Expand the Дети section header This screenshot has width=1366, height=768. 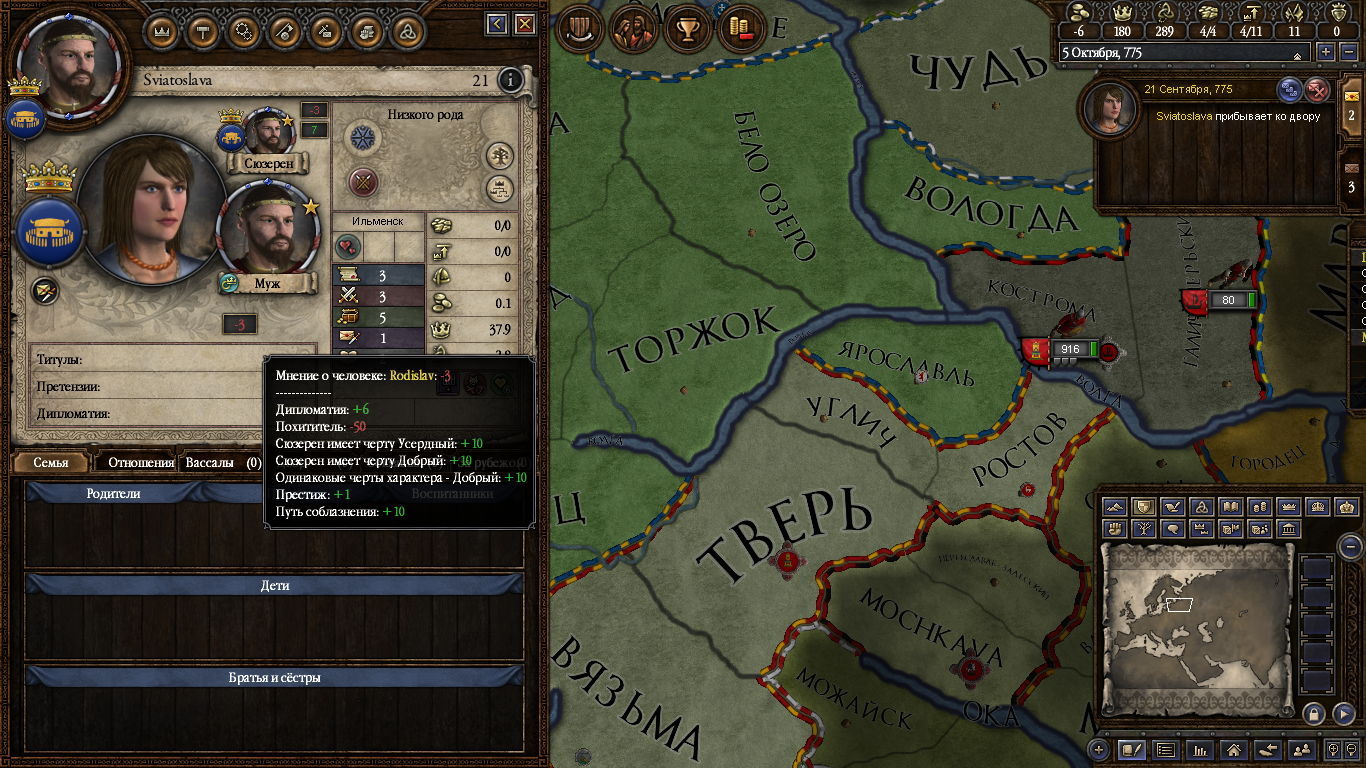(274, 585)
